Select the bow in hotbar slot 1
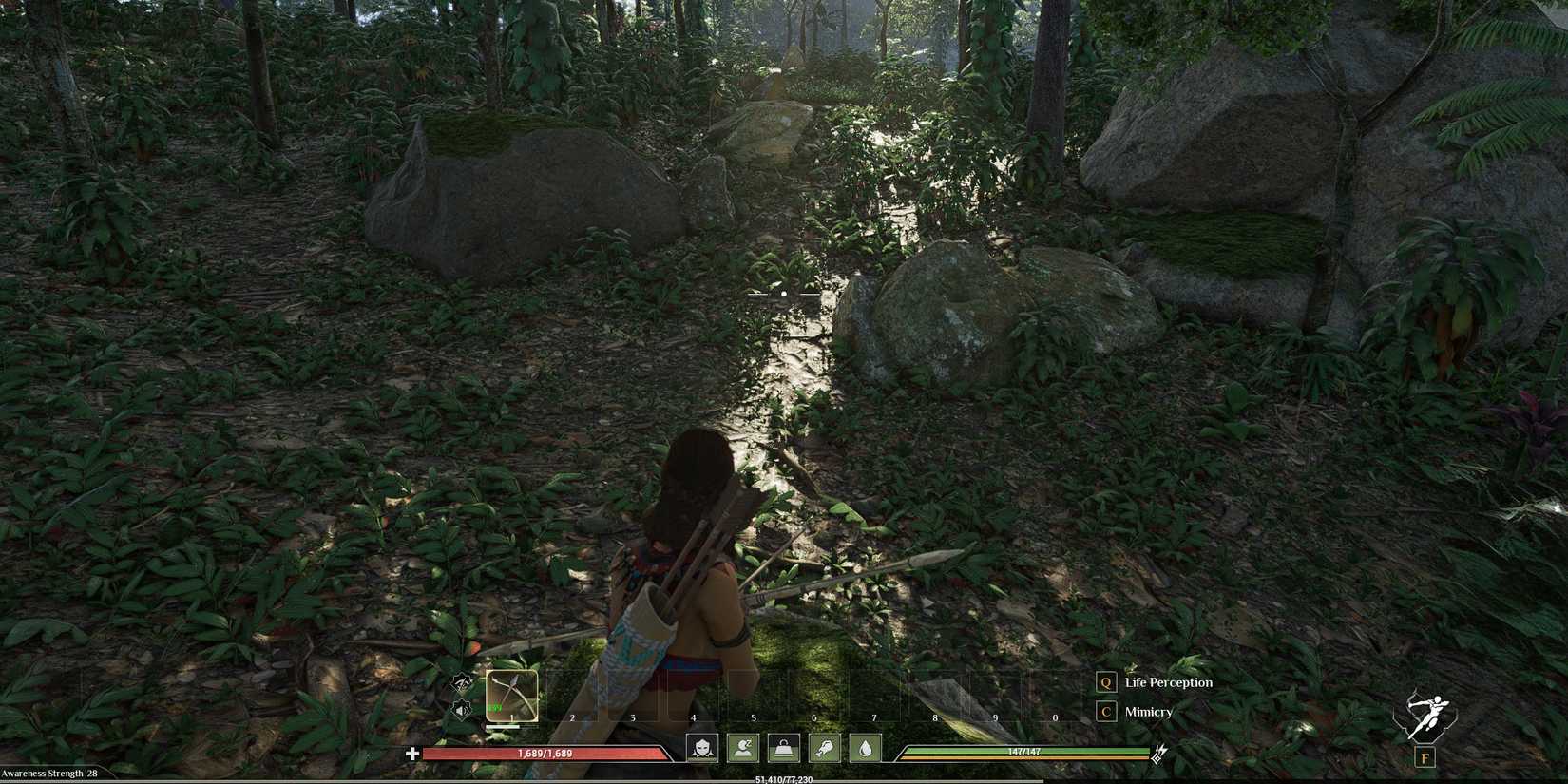Image resolution: width=1568 pixels, height=784 pixels. 512,696
